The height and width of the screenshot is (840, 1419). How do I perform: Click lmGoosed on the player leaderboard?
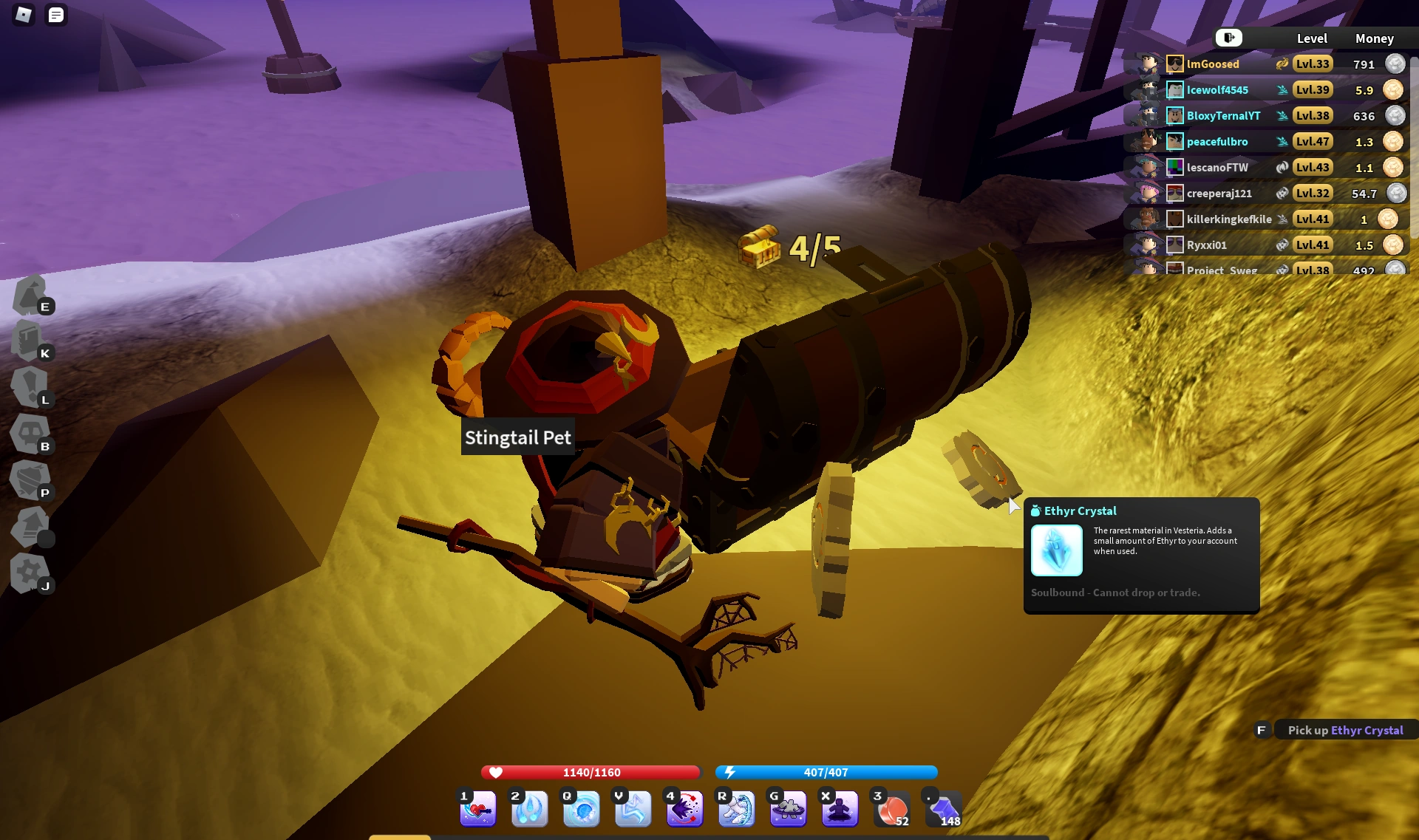(1213, 64)
